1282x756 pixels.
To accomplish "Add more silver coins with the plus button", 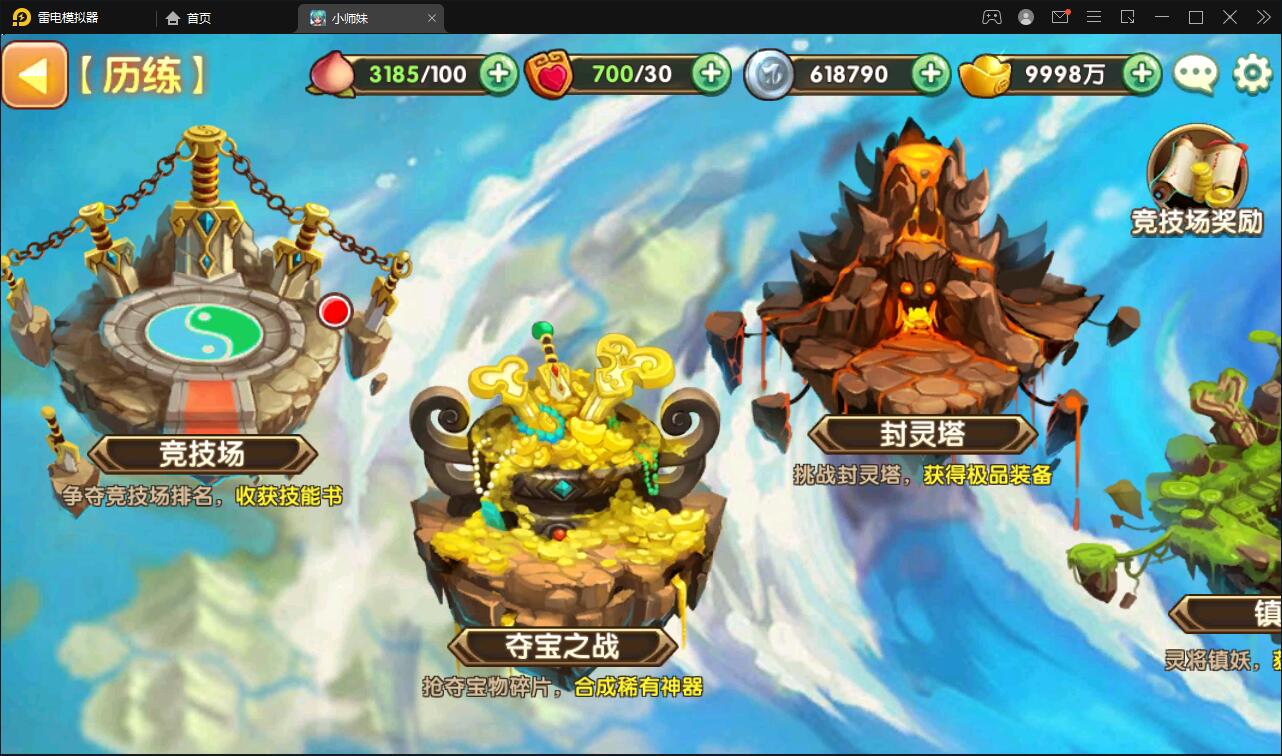I will pos(930,73).
